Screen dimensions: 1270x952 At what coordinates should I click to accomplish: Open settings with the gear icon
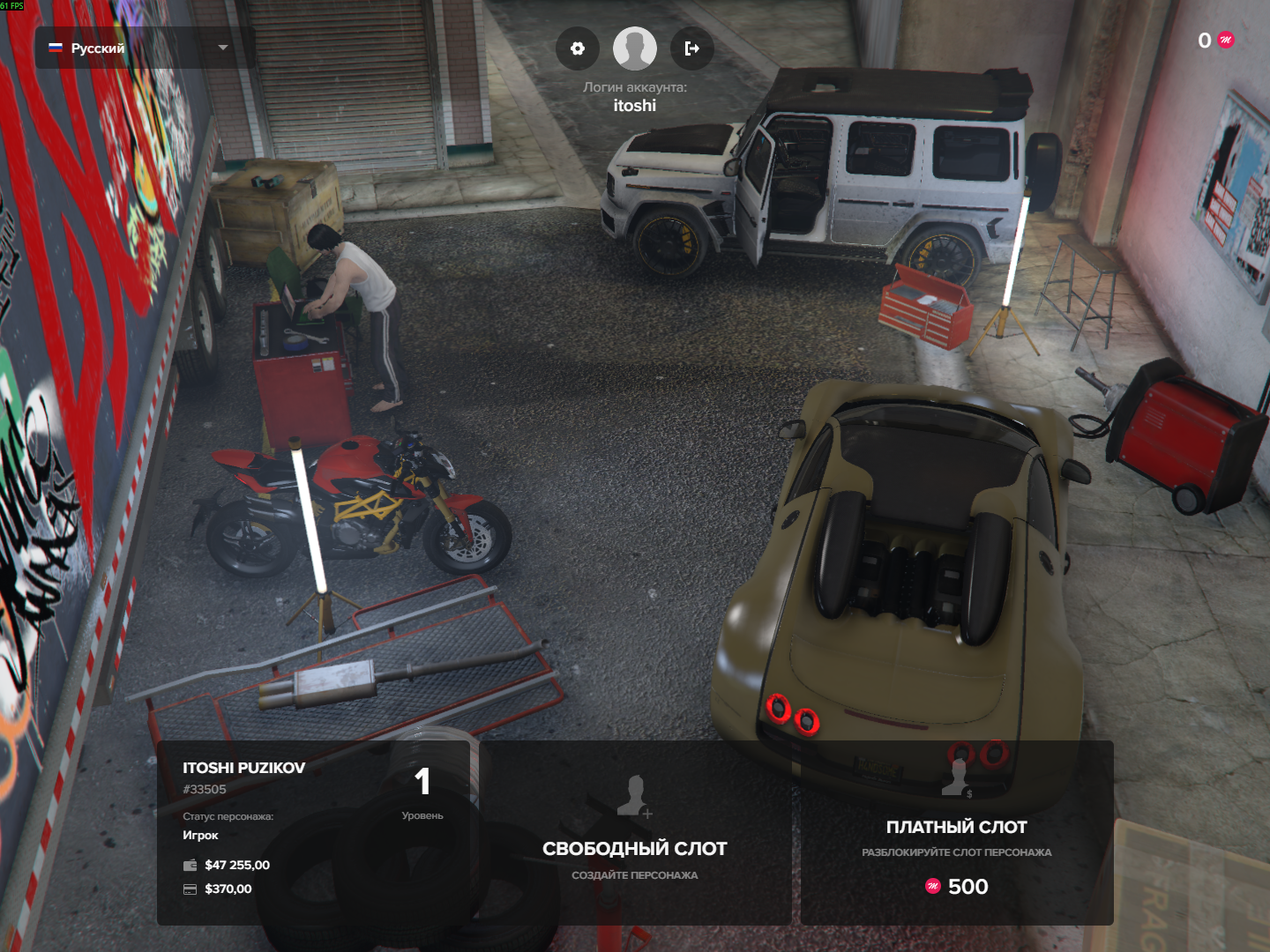click(578, 48)
